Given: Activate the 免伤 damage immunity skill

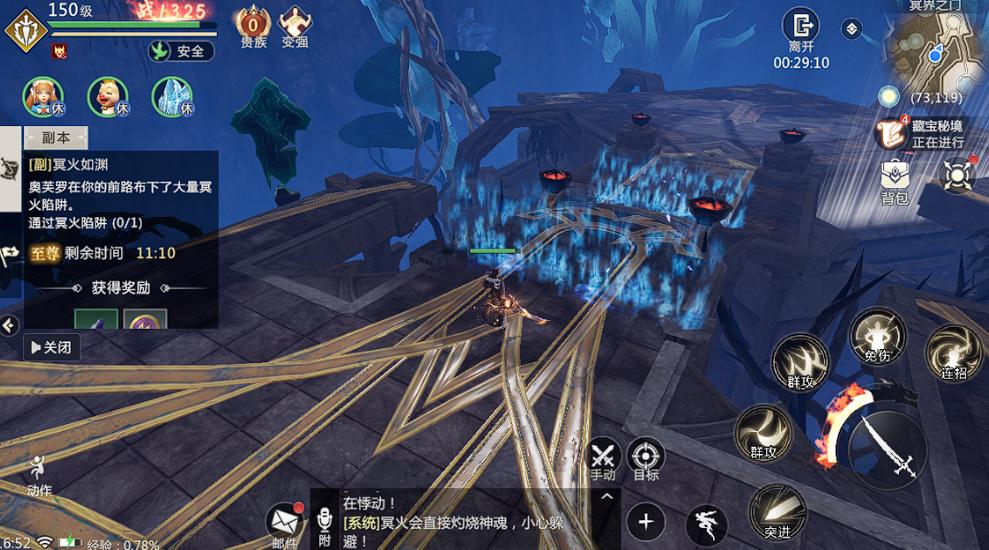Looking at the screenshot, I should tap(877, 336).
